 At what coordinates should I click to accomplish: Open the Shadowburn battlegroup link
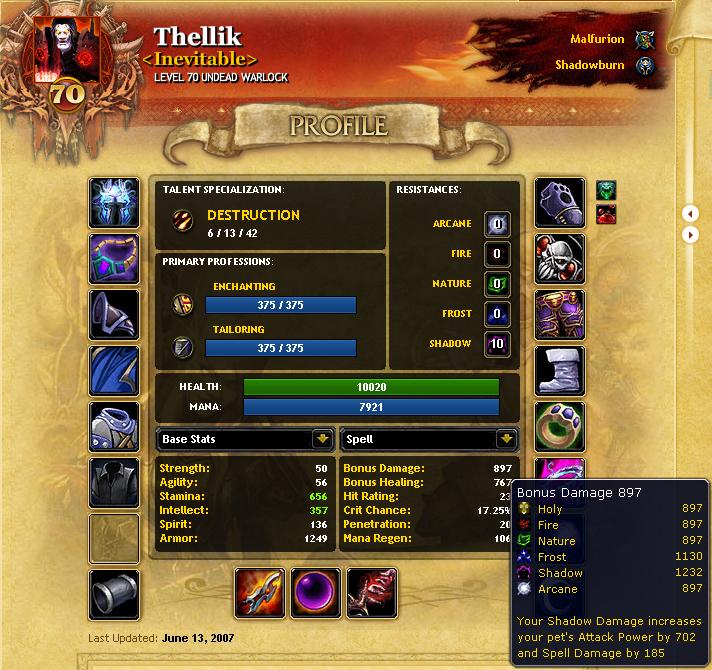tap(589, 66)
